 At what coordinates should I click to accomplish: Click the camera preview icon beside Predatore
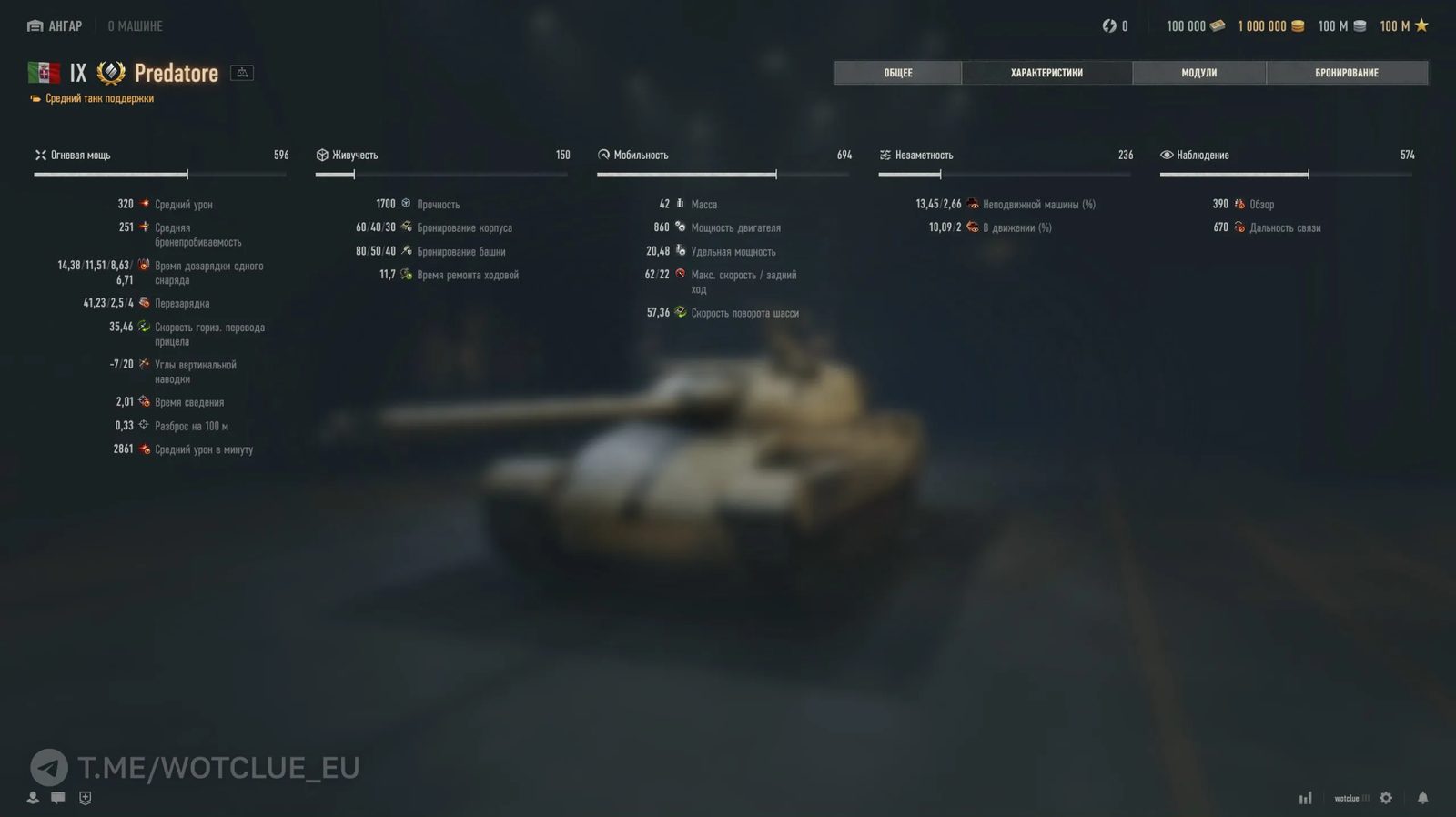pyautogui.click(x=240, y=72)
